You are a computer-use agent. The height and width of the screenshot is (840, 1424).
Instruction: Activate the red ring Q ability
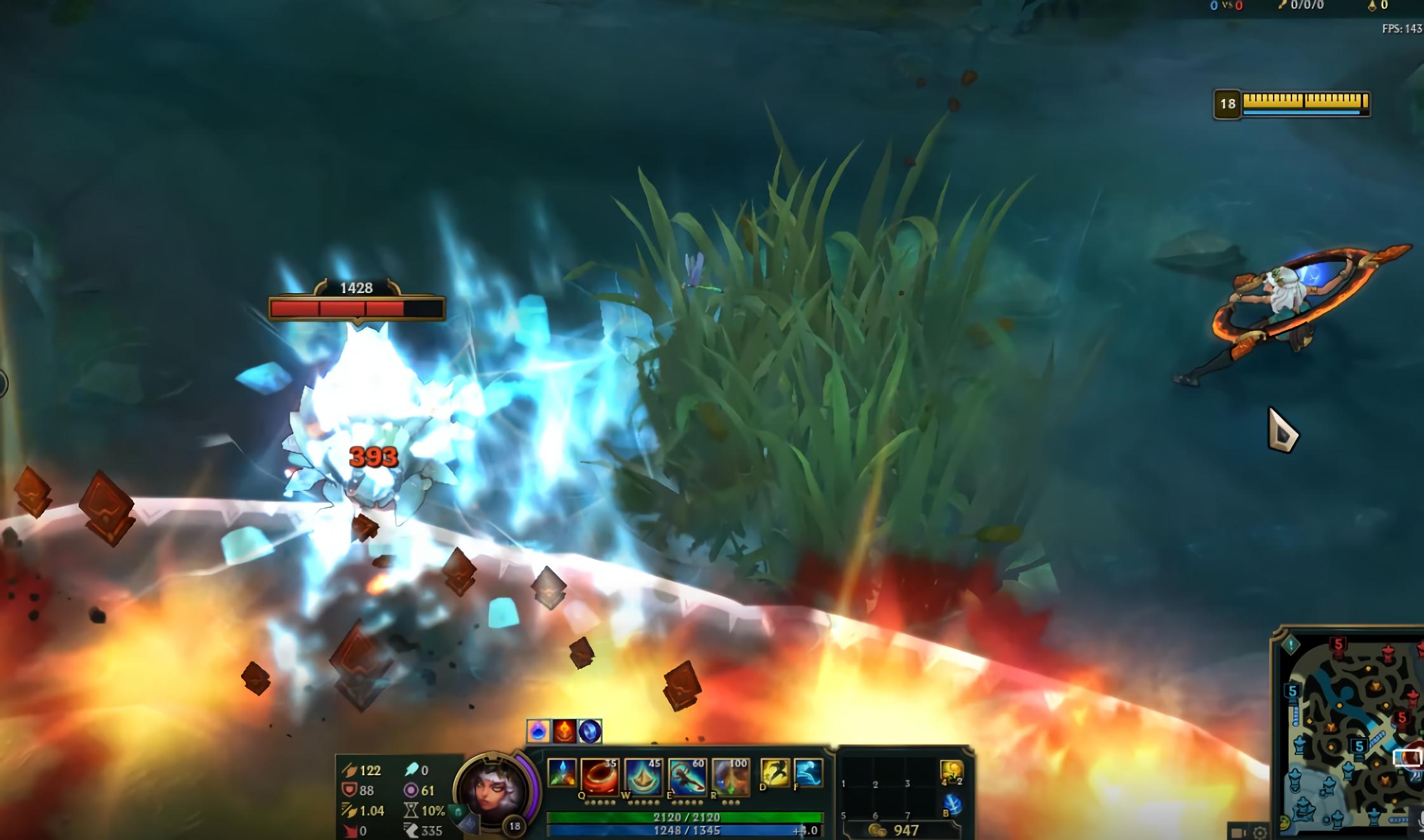(599, 777)
